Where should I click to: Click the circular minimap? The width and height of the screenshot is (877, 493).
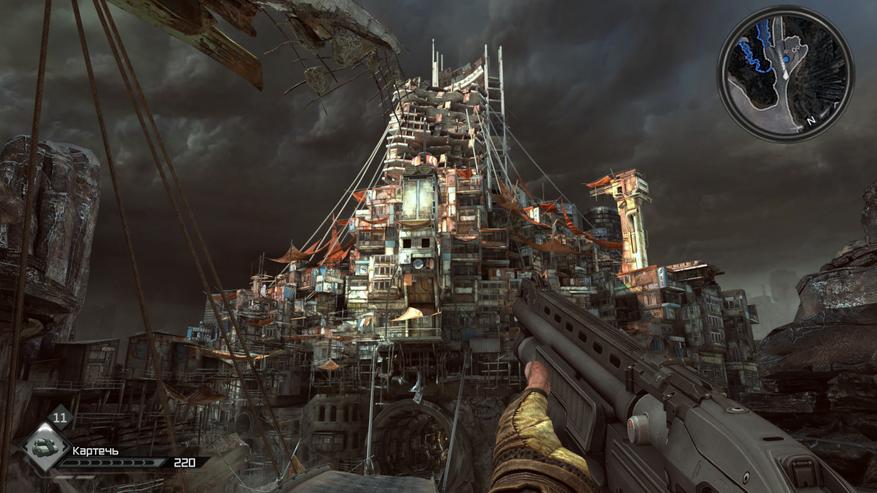point(785,73)
